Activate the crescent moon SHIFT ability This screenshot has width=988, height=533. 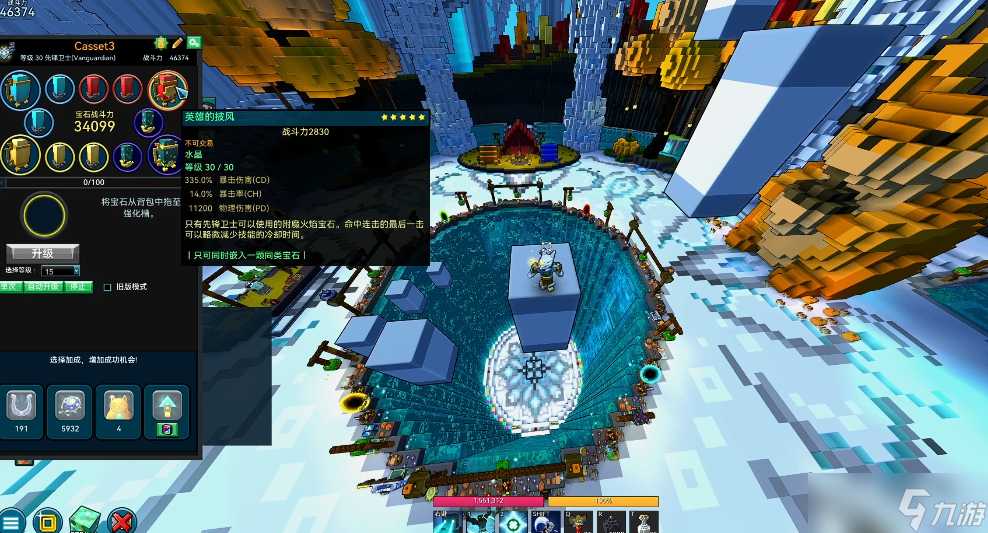point(546,521)
